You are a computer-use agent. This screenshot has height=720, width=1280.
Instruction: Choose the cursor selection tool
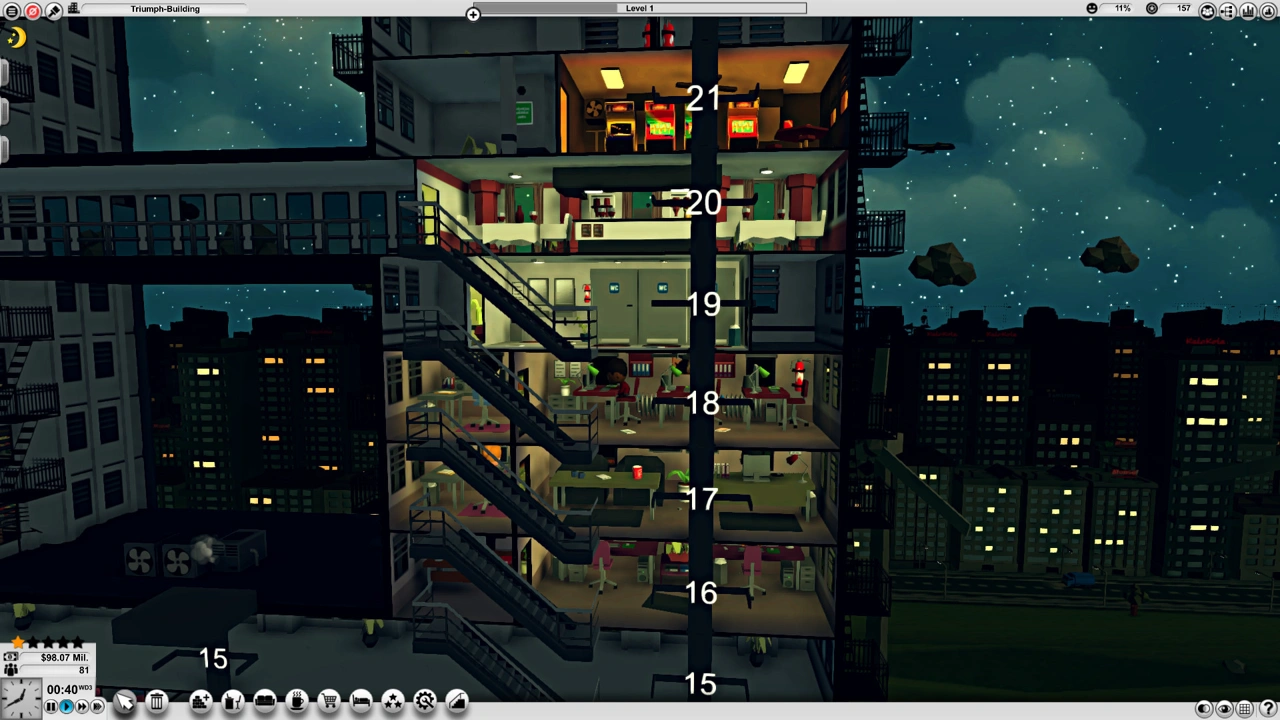124,702
